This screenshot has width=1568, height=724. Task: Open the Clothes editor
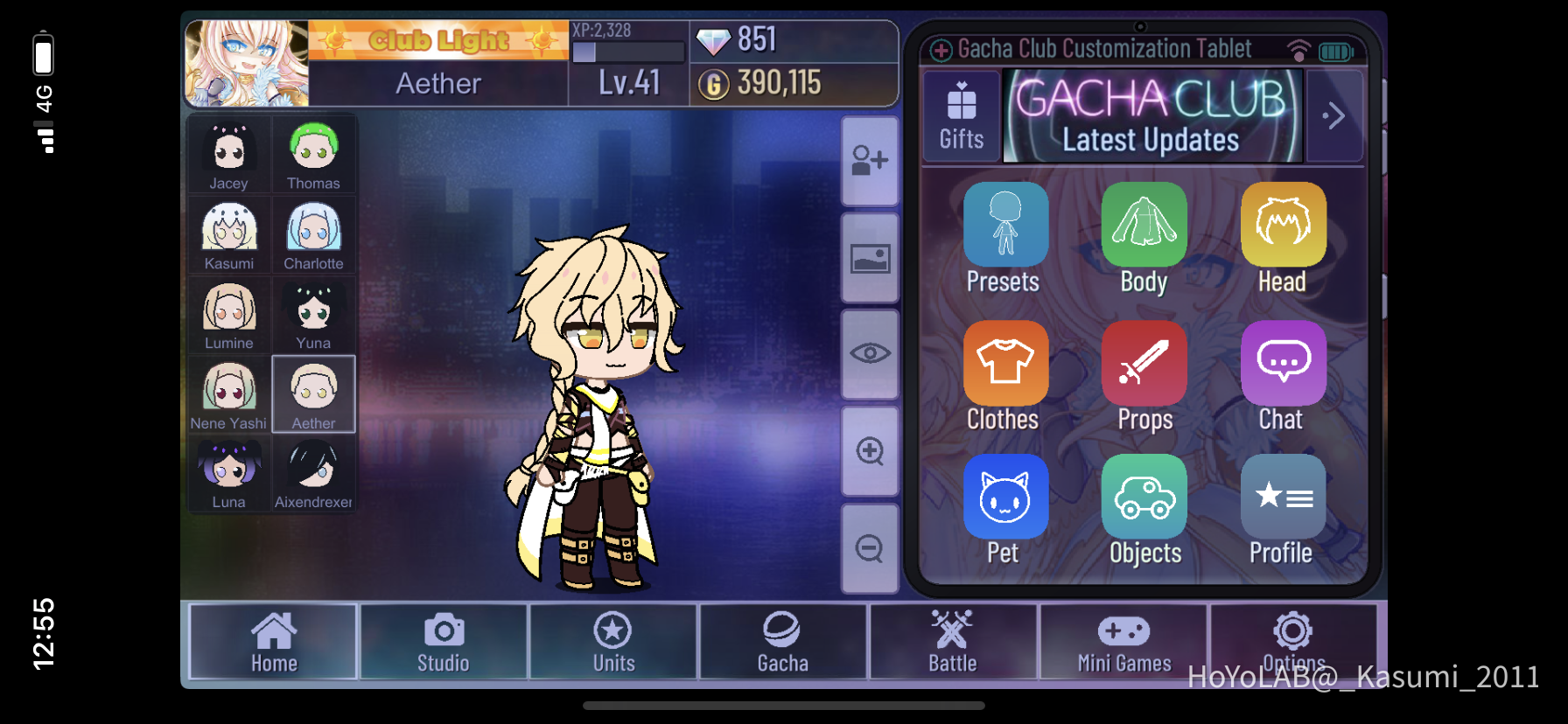tap(1004, 362)
